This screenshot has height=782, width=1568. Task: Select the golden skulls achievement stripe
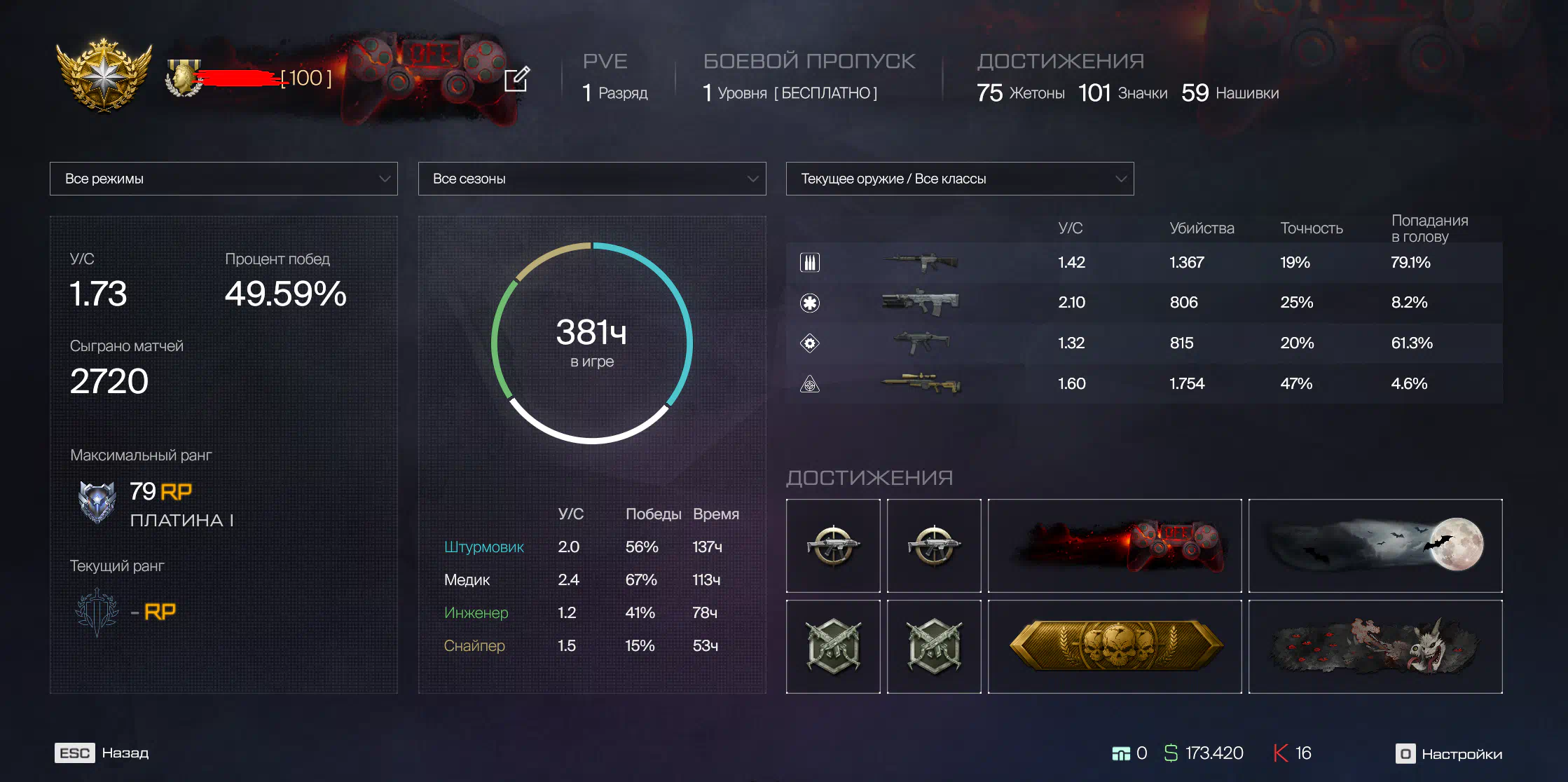pyautogui.click(x=1114, y=647)
